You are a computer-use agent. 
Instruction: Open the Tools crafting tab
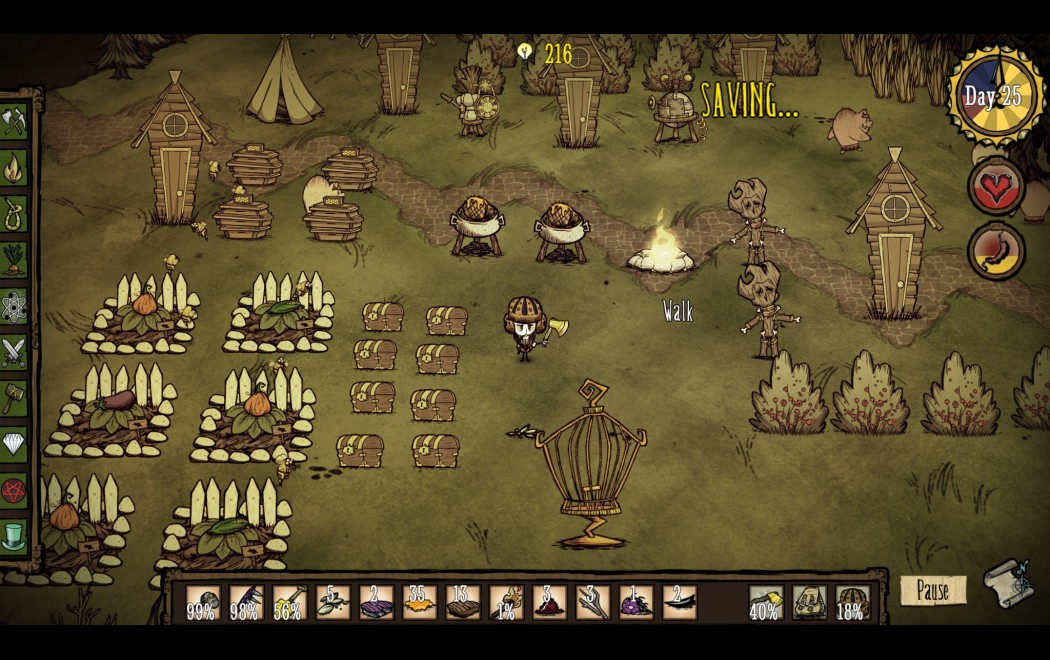(x=14, y=121)
